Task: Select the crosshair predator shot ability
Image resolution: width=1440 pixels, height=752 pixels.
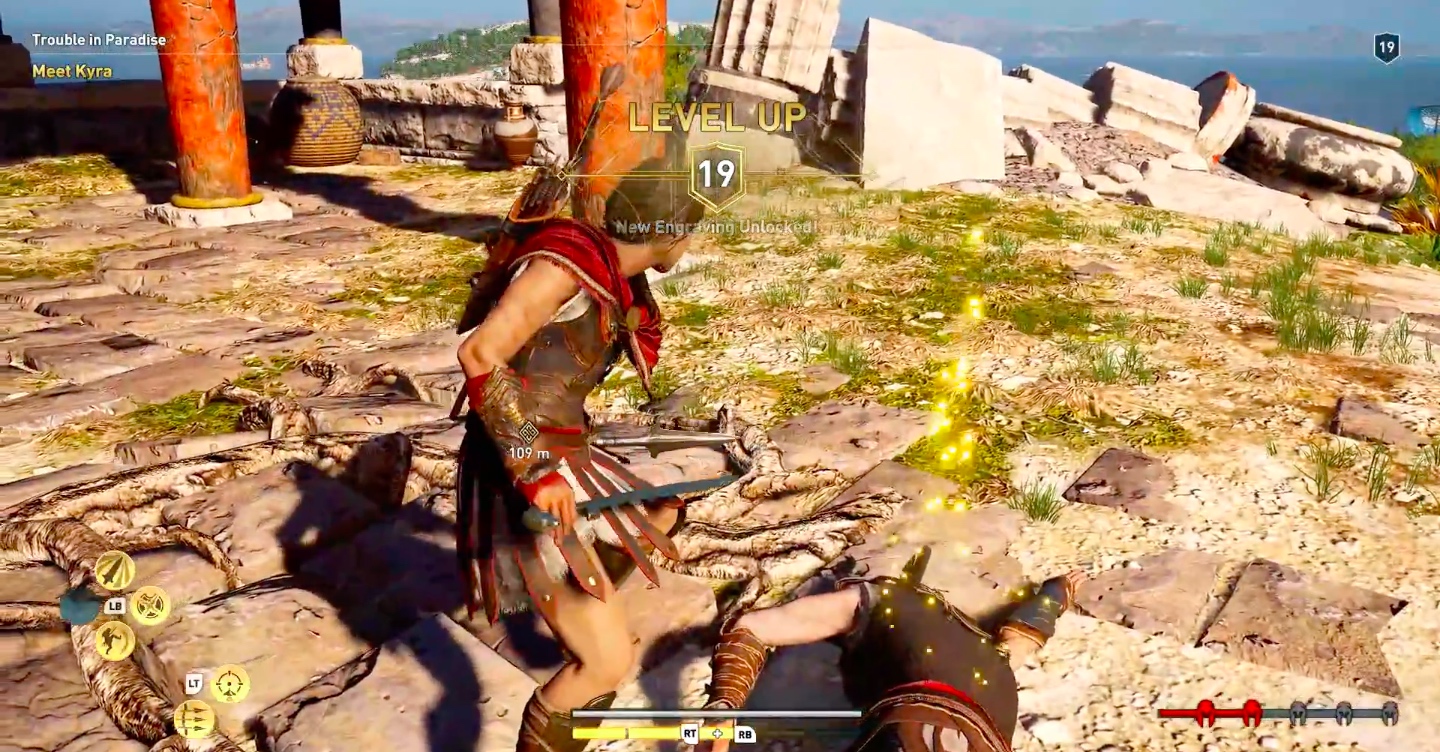Action: (x=230, y=684)
